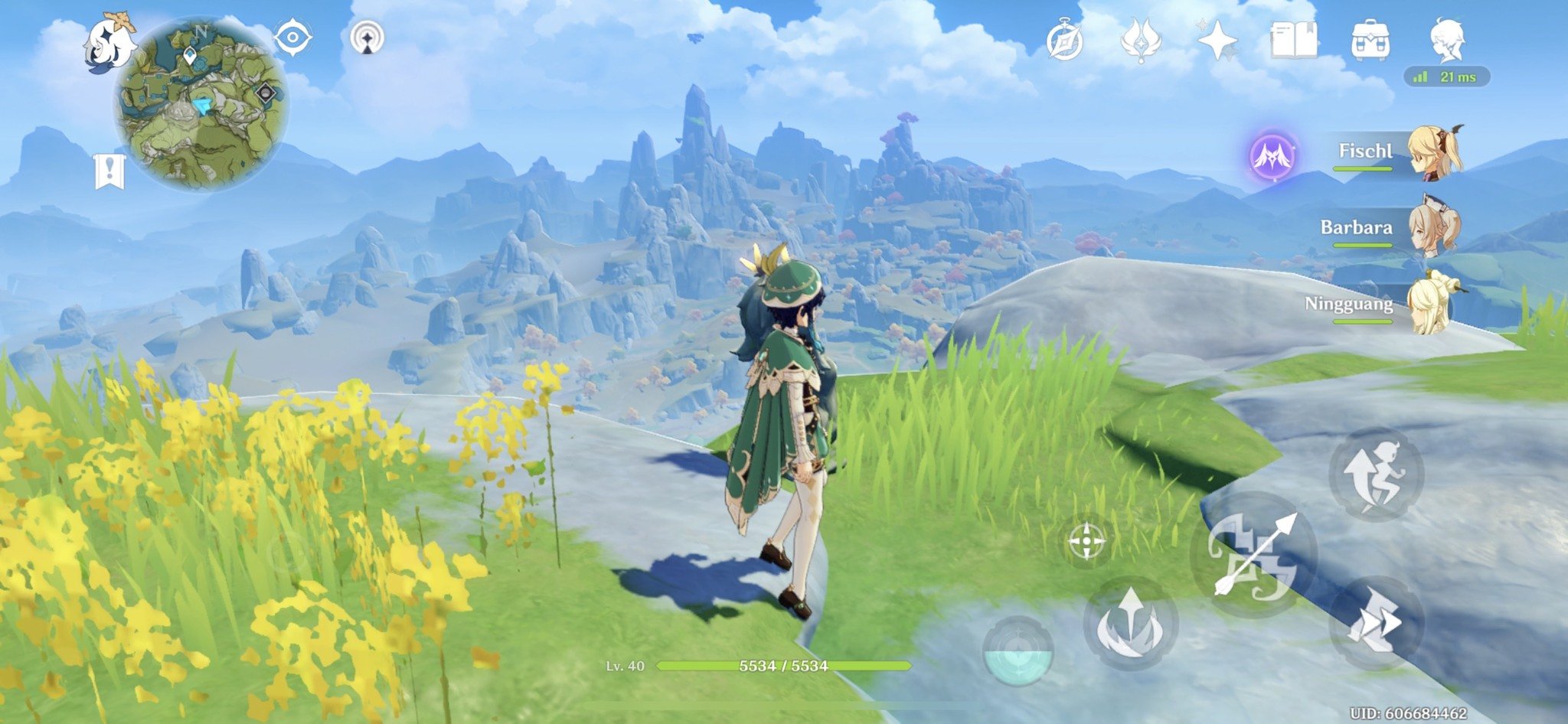Image resolution: width=1568 pixels, height=724 pixels.
Task: Open the Adventurer Handbook book icon
Action: tap(1294, 40)
